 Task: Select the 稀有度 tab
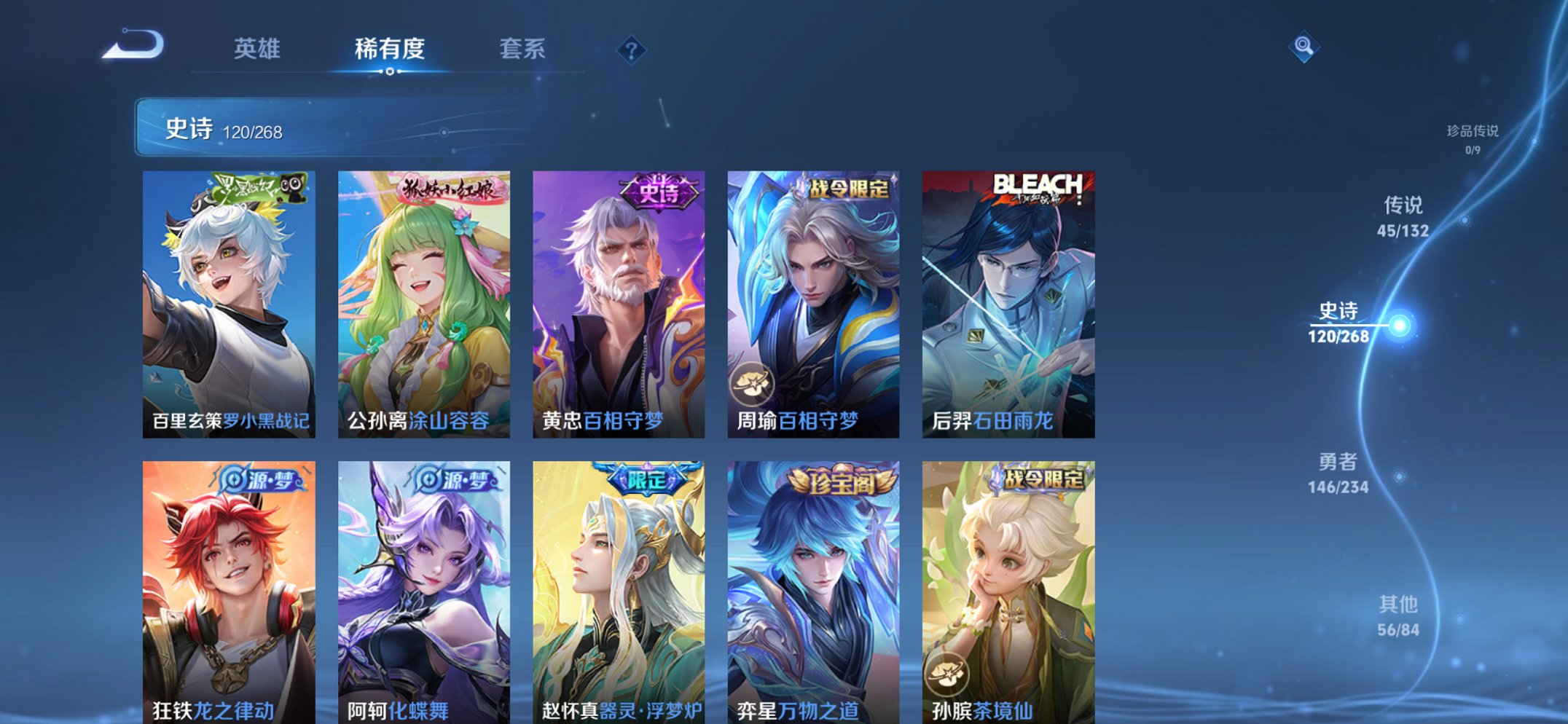[390, 49]
